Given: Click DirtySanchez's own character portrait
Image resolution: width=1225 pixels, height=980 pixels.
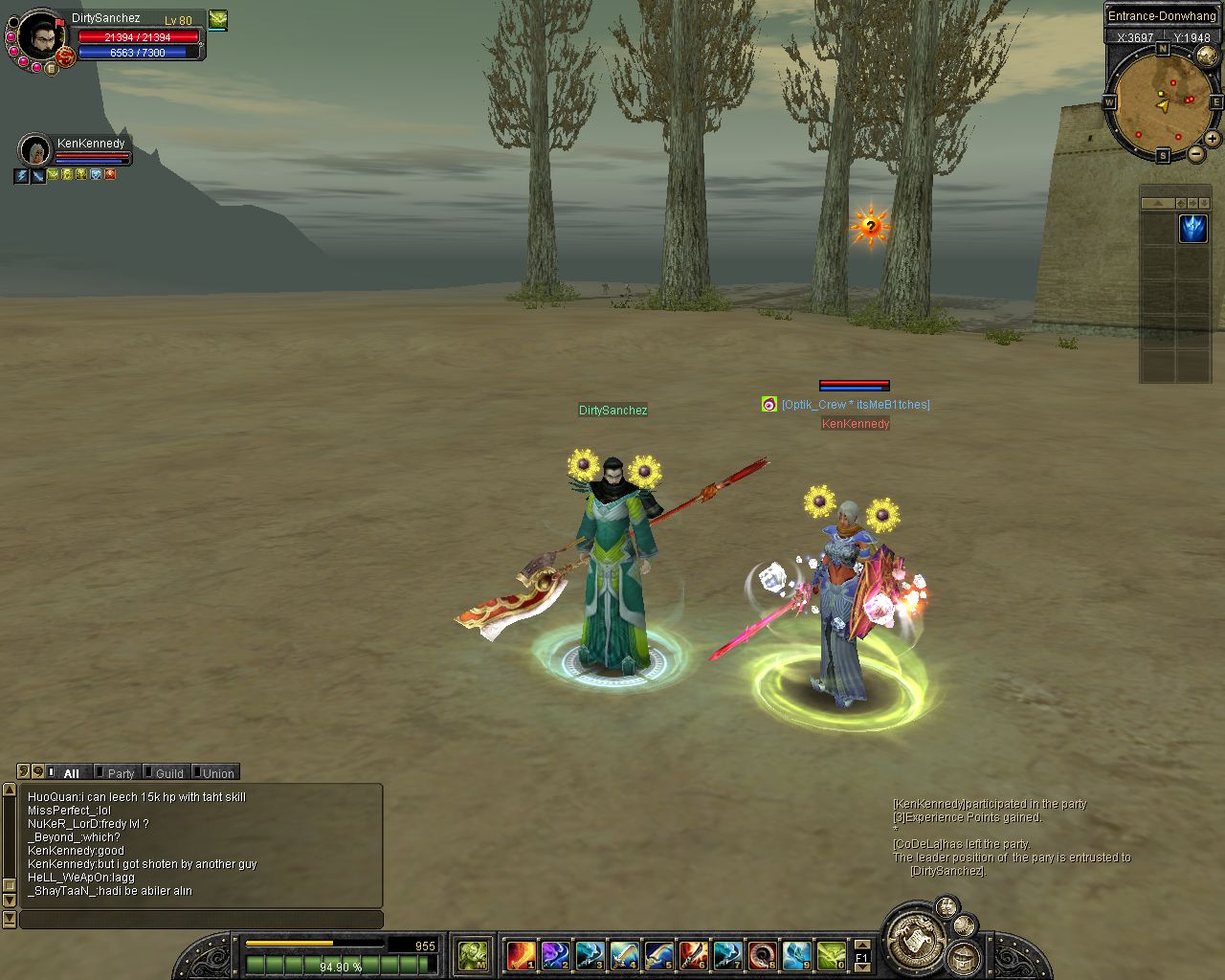Looking at the screenshot, I should pos(40,39).
